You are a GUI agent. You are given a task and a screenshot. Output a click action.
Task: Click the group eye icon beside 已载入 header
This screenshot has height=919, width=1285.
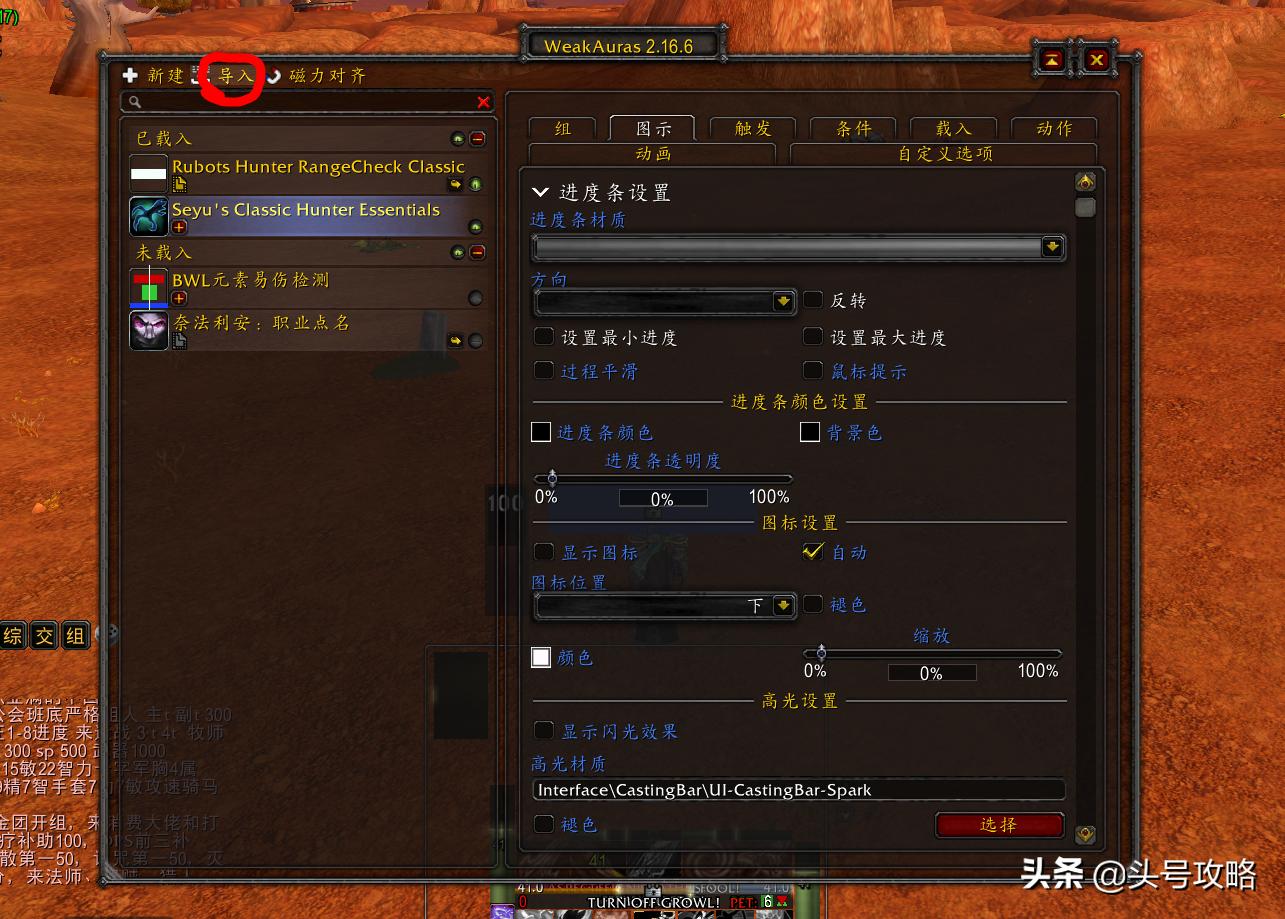point(458,138)
